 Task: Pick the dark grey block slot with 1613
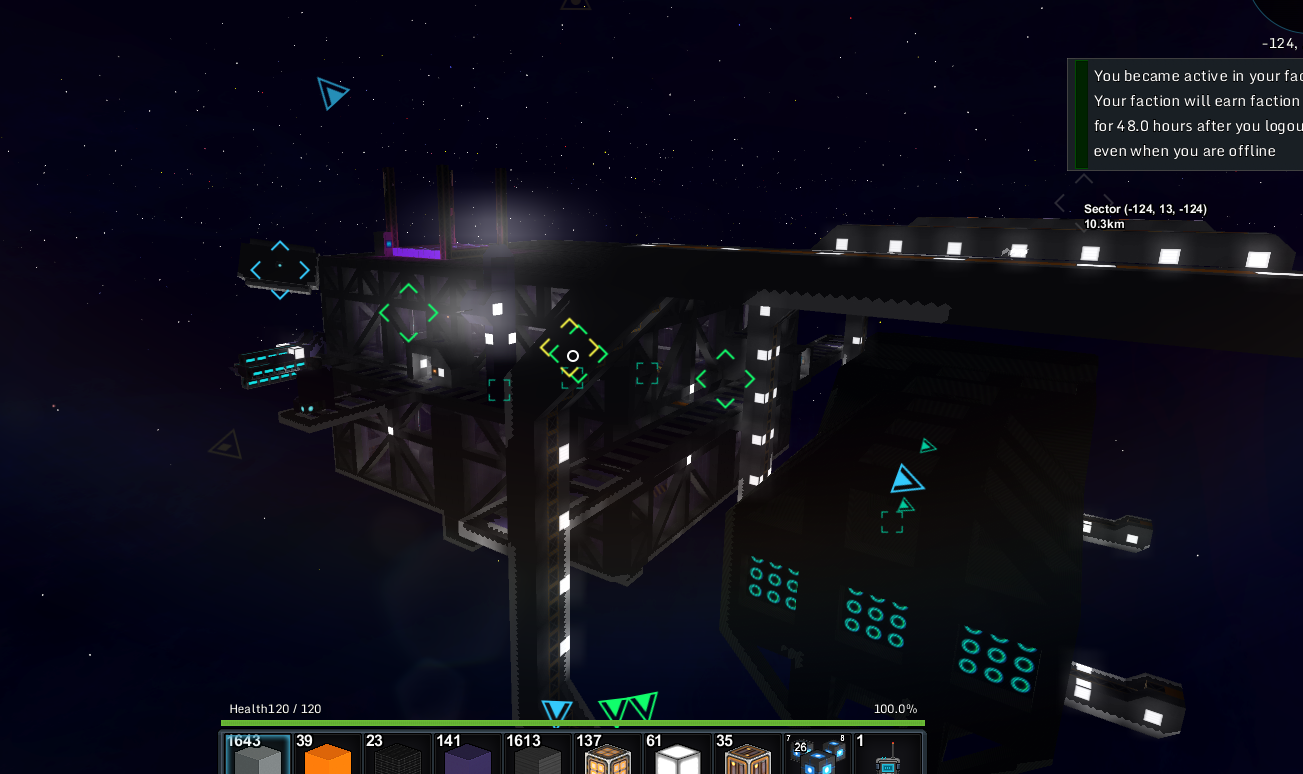point(538,755)
